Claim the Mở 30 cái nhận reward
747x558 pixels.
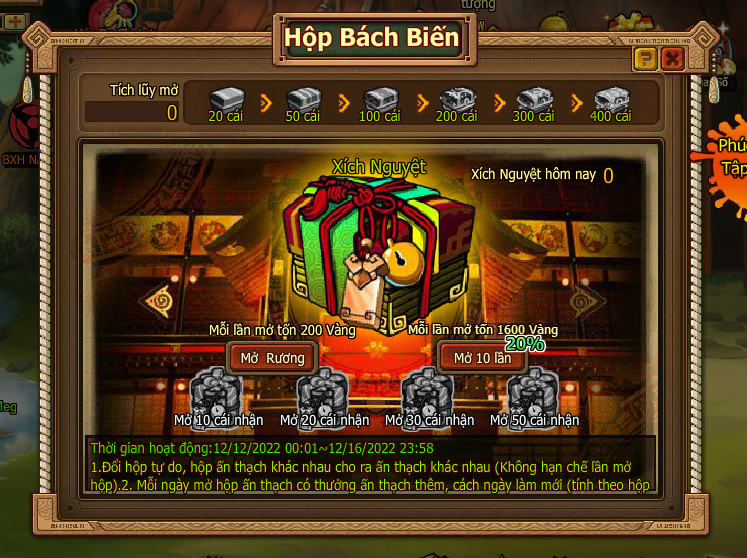click(428, 392)
